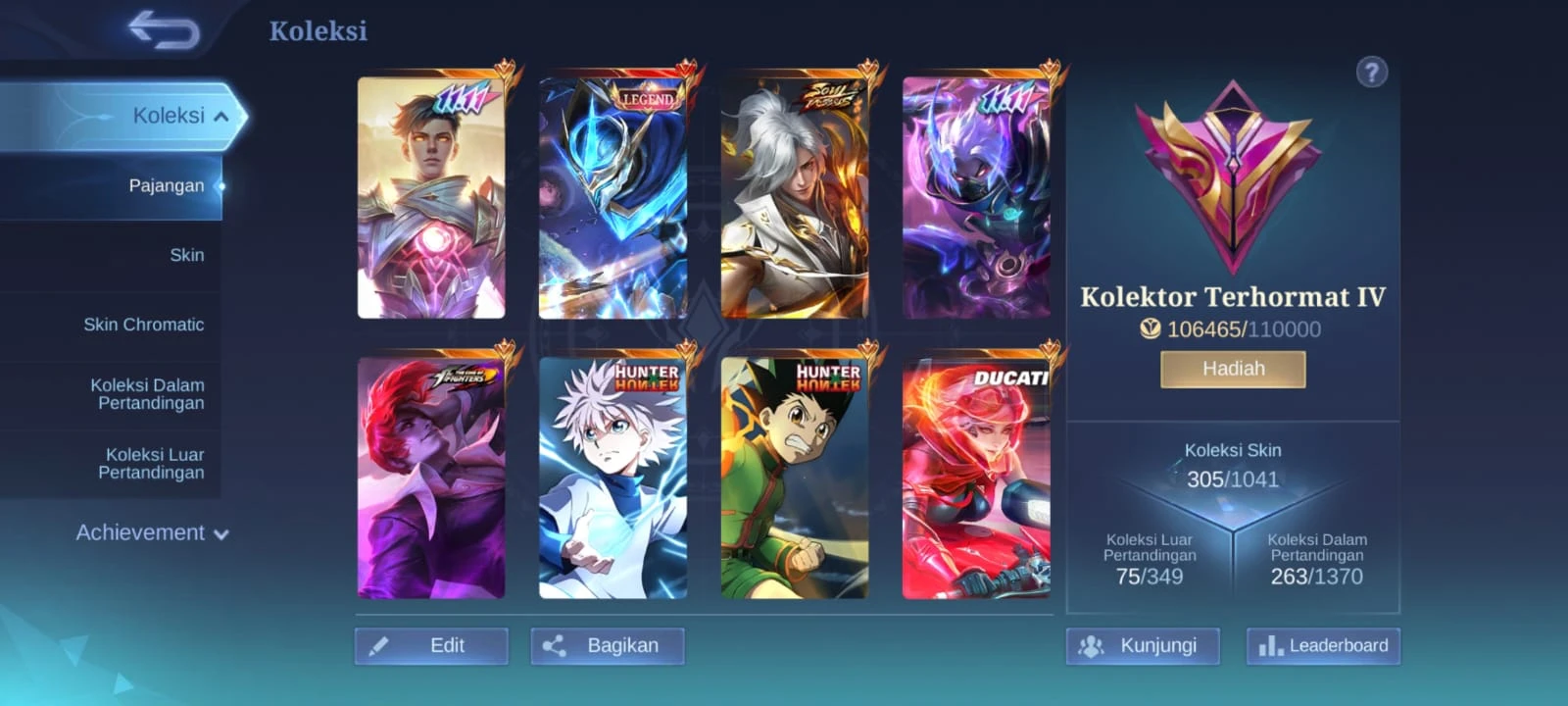Click the Leaderboard button
The image size is (1568, 706).
(1324, 646)
